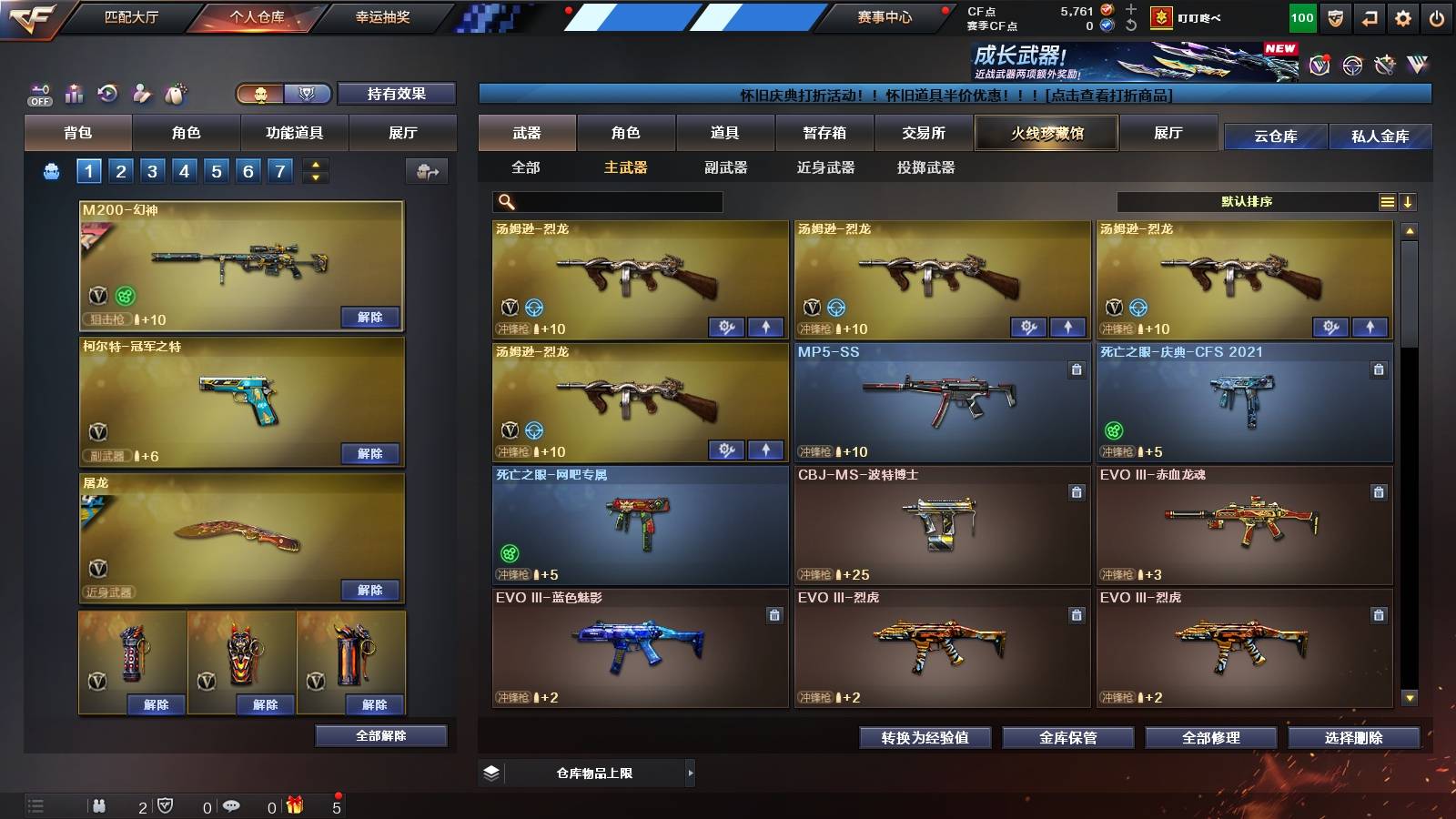Screen dimensions: 1456x819
Task: Switch to the 火线珍藏馆 tab
Action: click(x=1046, y=134)
